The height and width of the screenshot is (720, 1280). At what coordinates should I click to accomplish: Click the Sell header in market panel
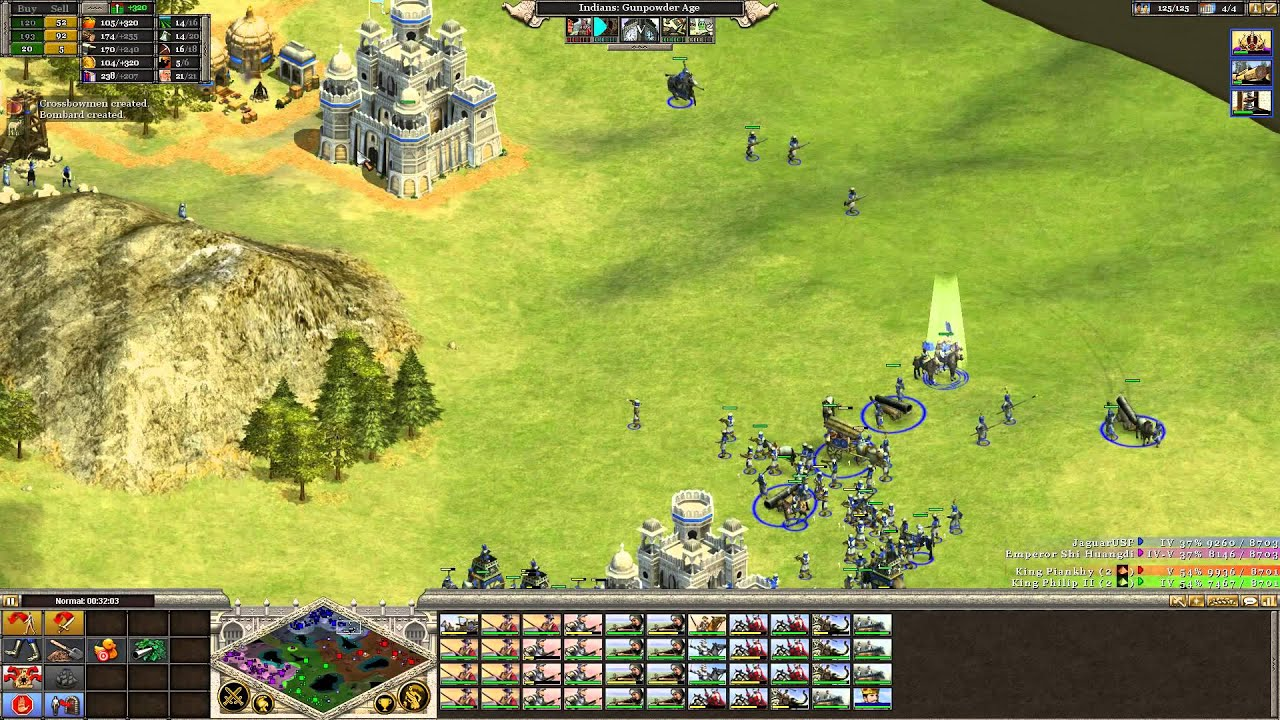[60, 8]
